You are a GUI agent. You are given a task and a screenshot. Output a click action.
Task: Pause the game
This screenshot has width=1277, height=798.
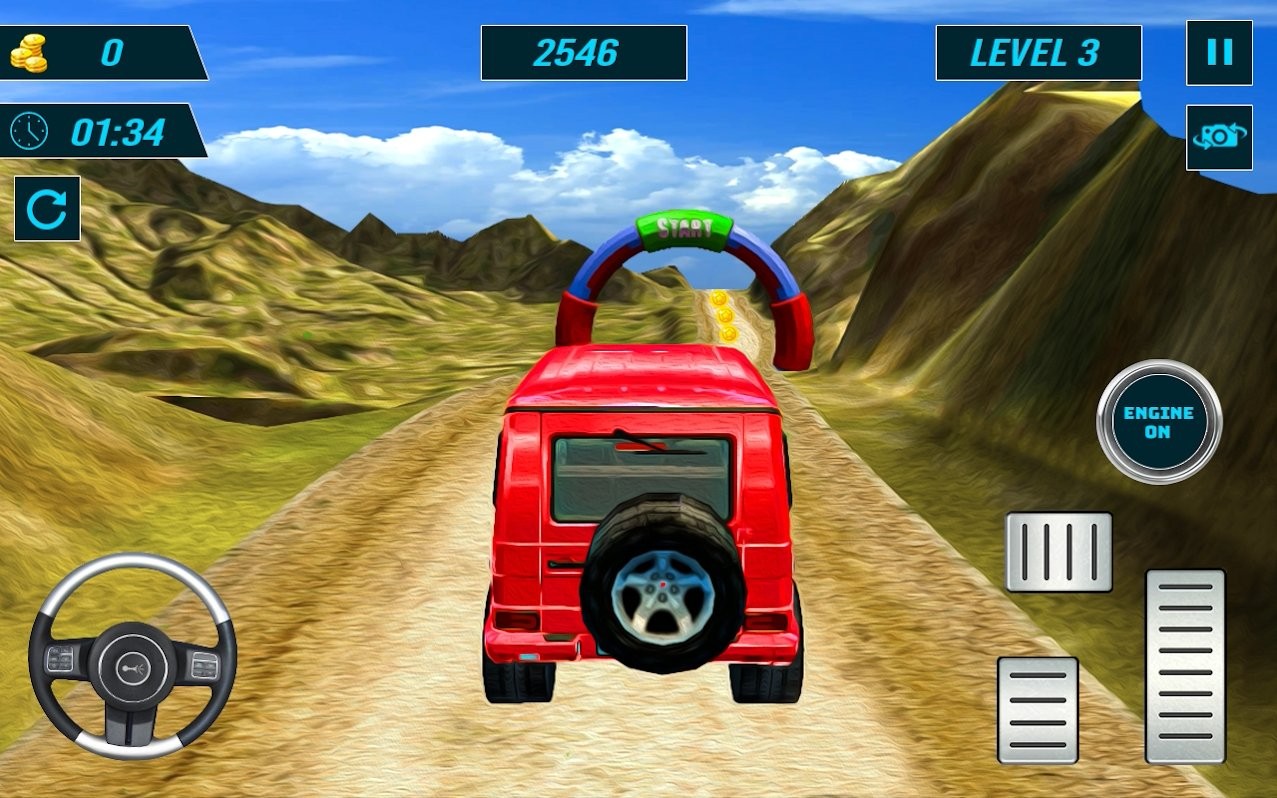pos(1219,53)
